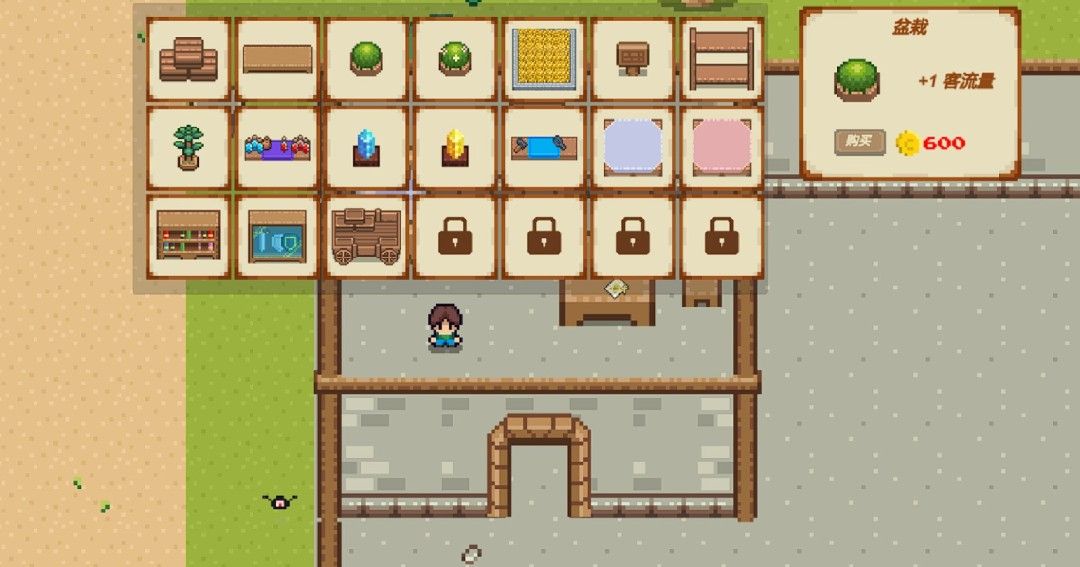Screen dimensions: 1080x567
Task: Select the golden yellow carpet tile
Action: [544, 59]
